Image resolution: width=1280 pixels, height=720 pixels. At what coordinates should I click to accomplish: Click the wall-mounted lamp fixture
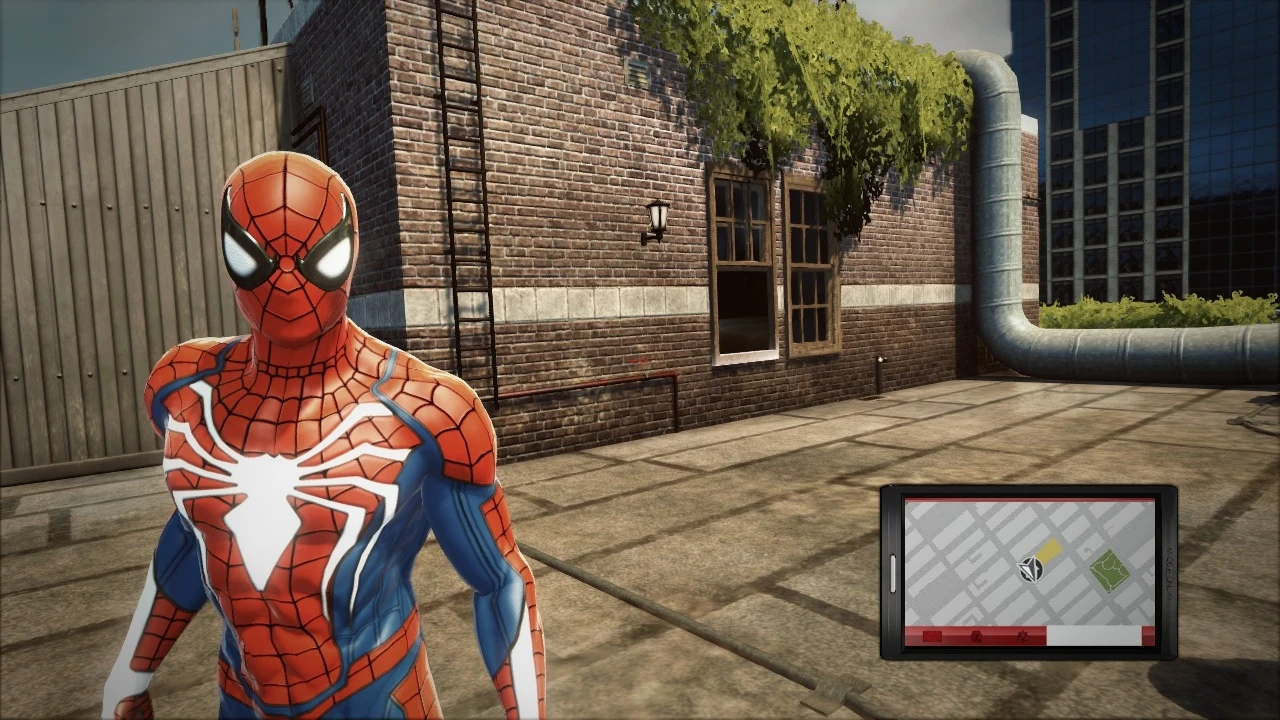[x=657, y=215]
